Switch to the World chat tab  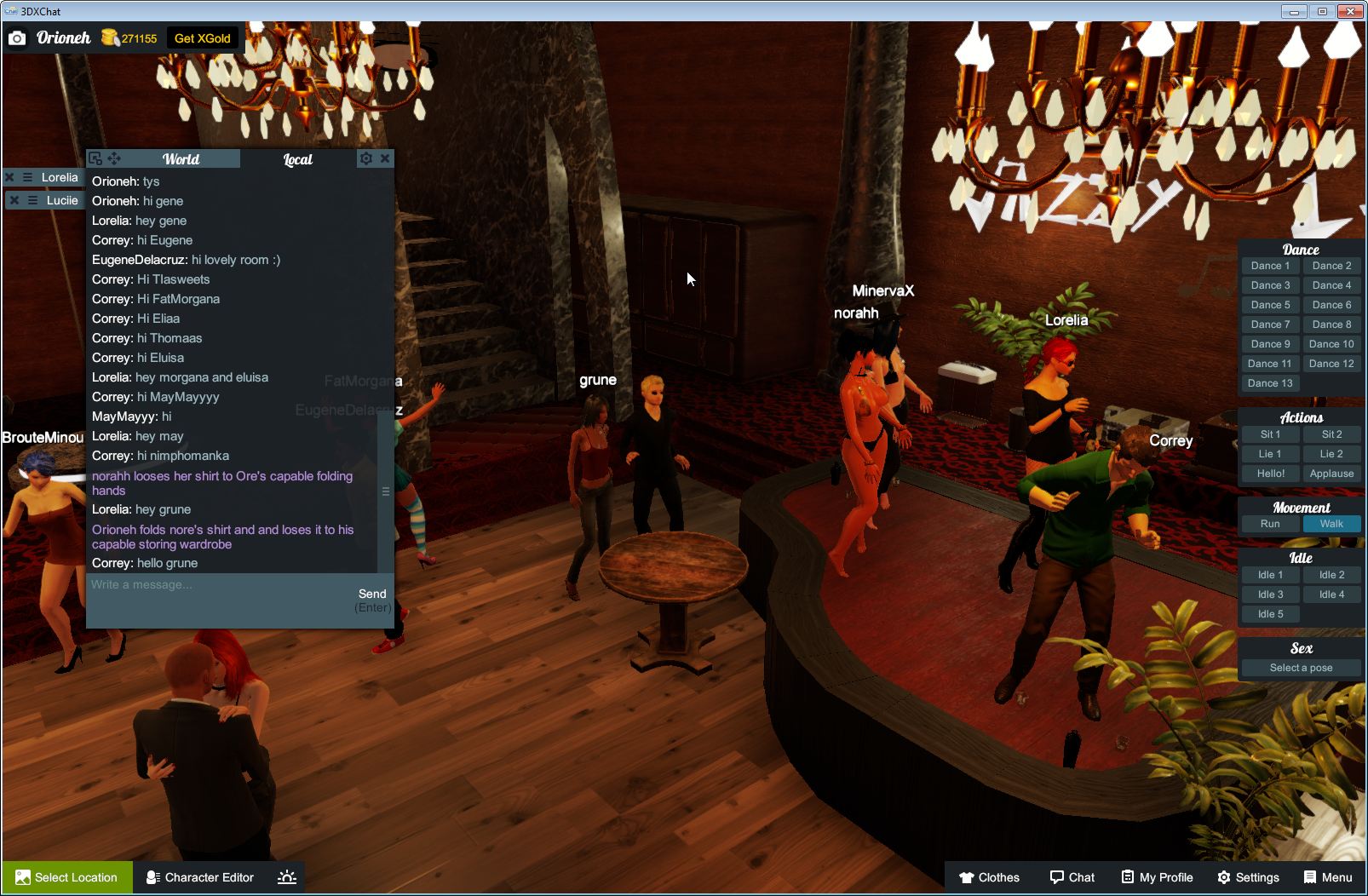click(181, 158)
